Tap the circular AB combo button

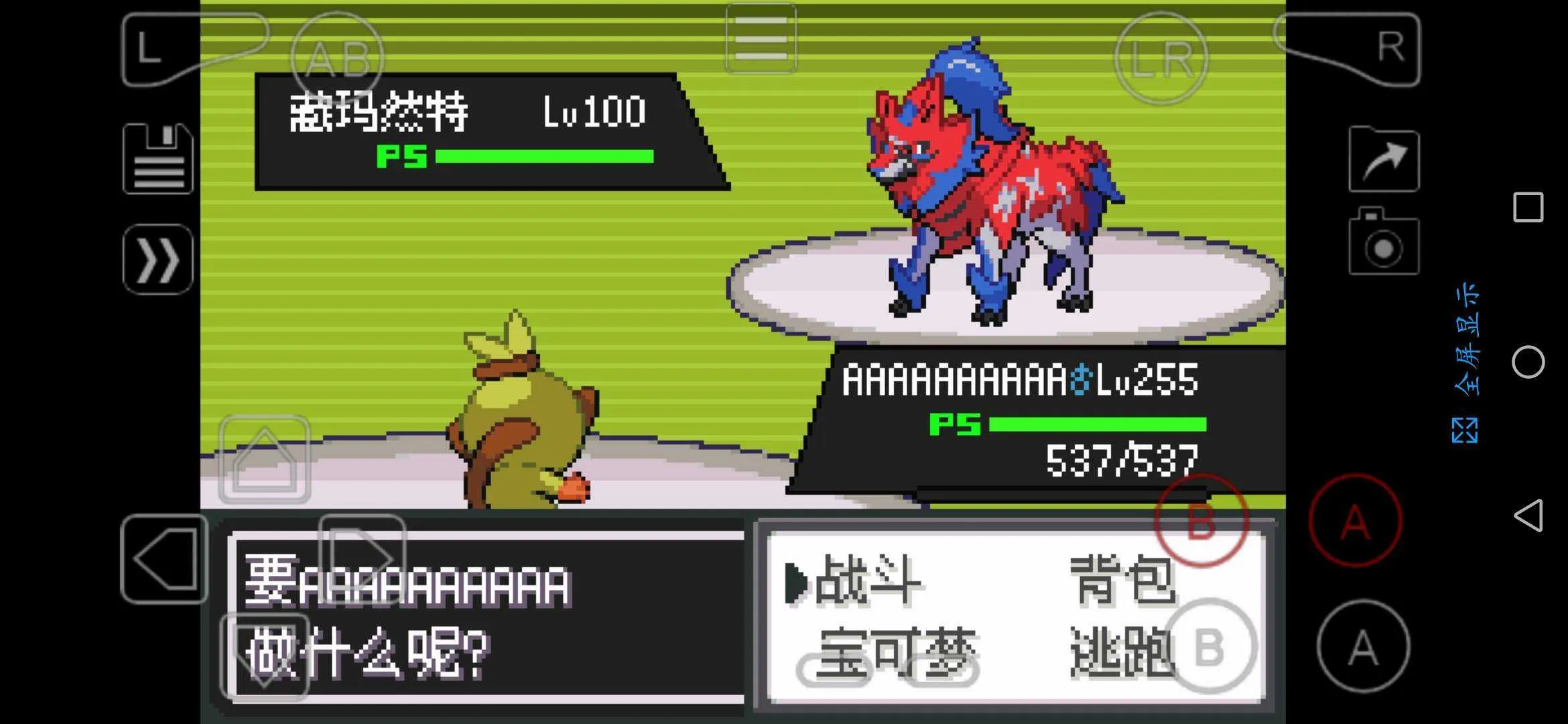[x=338, y=58]
